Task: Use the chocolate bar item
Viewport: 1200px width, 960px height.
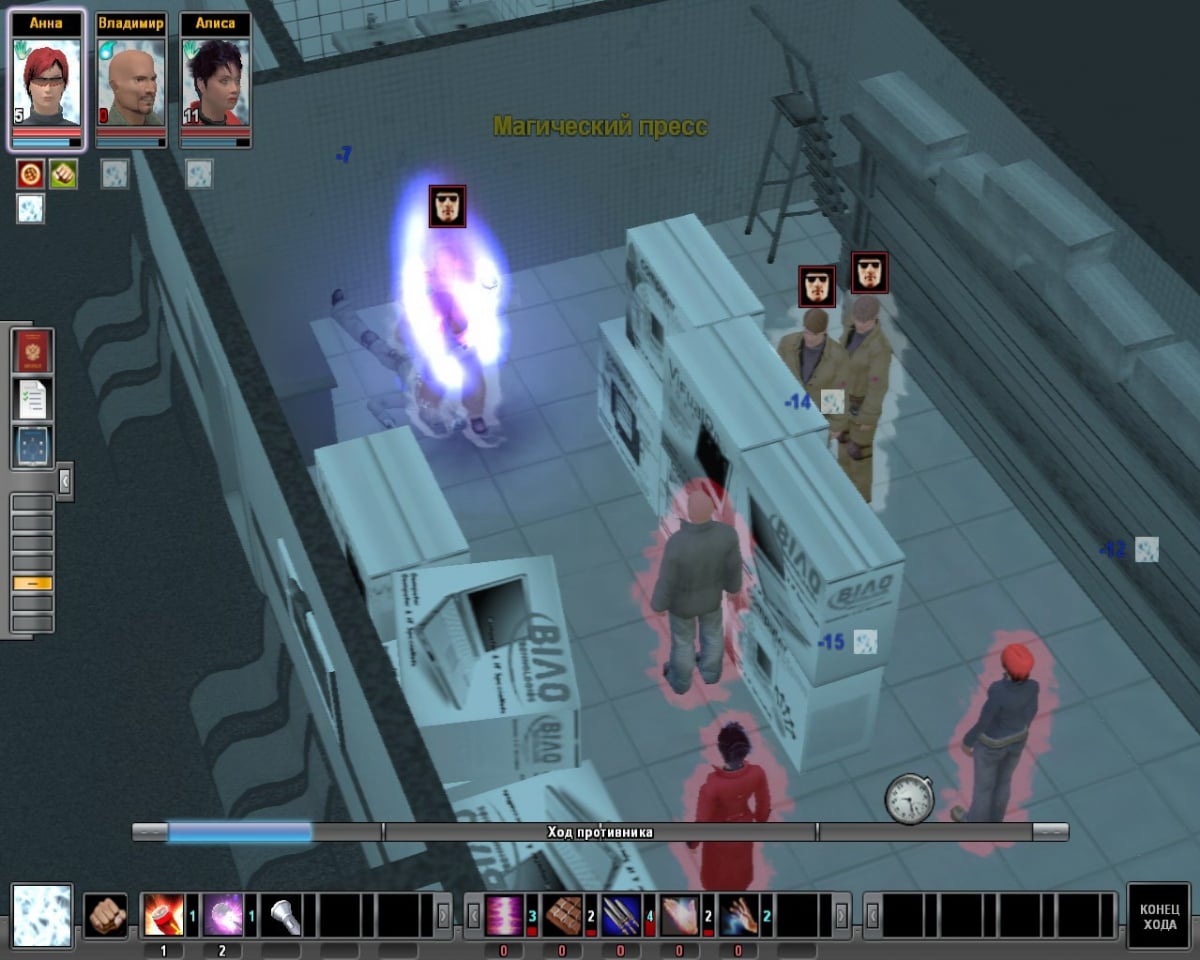Action: coord(563,915)
